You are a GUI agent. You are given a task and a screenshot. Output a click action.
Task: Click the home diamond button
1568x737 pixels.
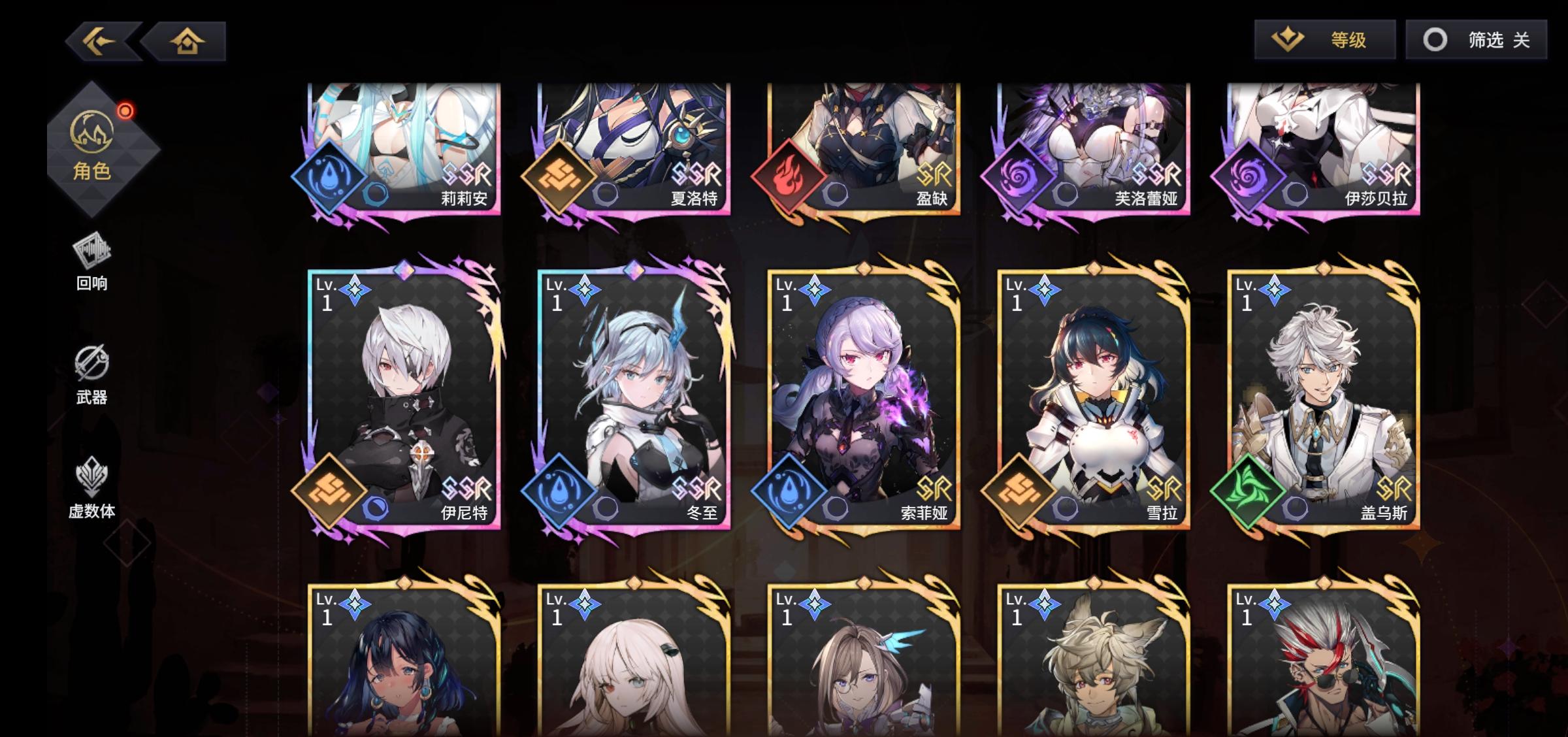point(188,41)
